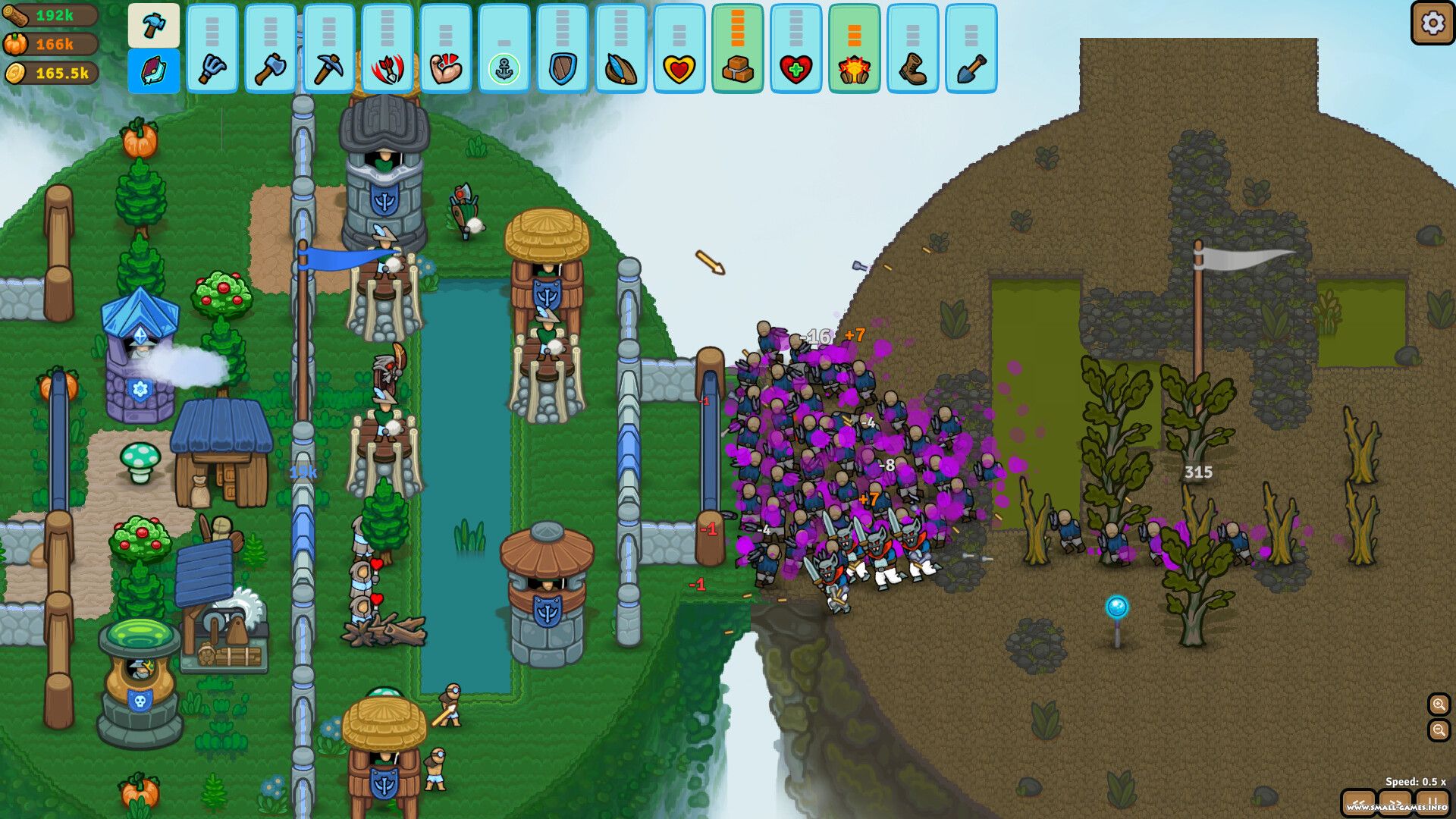
Task: Pause the game with the pause button
Action: 1432,802
